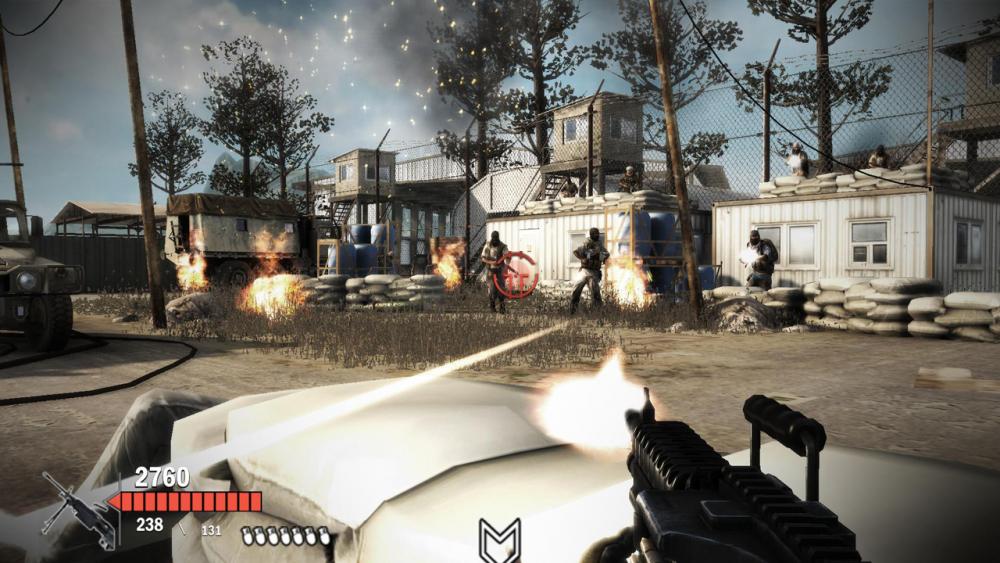Select the machine gun weapon icon
Screen dimensions: 1000x563
[x=78, y=510]
